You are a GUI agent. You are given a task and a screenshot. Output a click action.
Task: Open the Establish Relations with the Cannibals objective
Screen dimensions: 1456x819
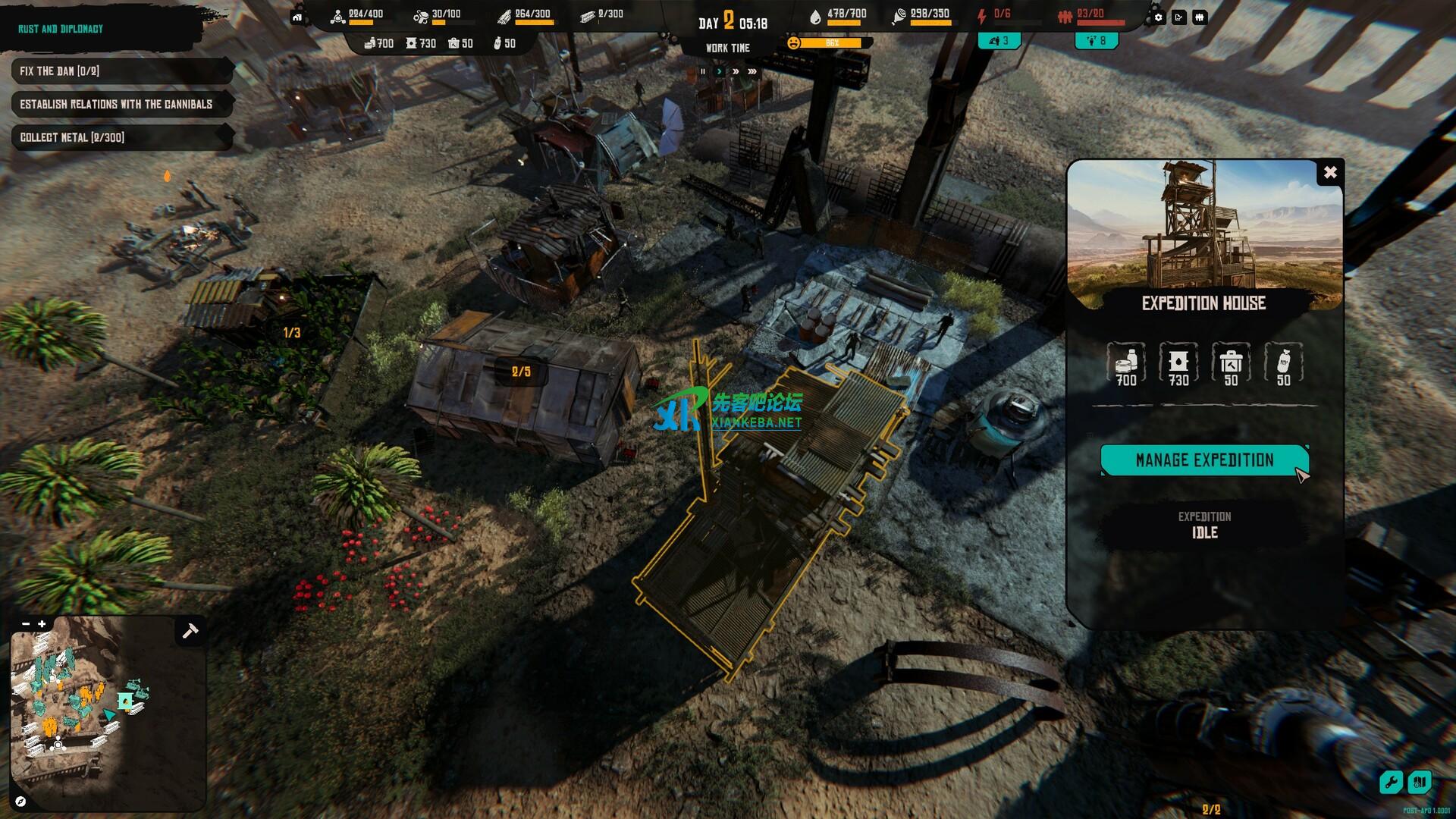coord(121,104)
